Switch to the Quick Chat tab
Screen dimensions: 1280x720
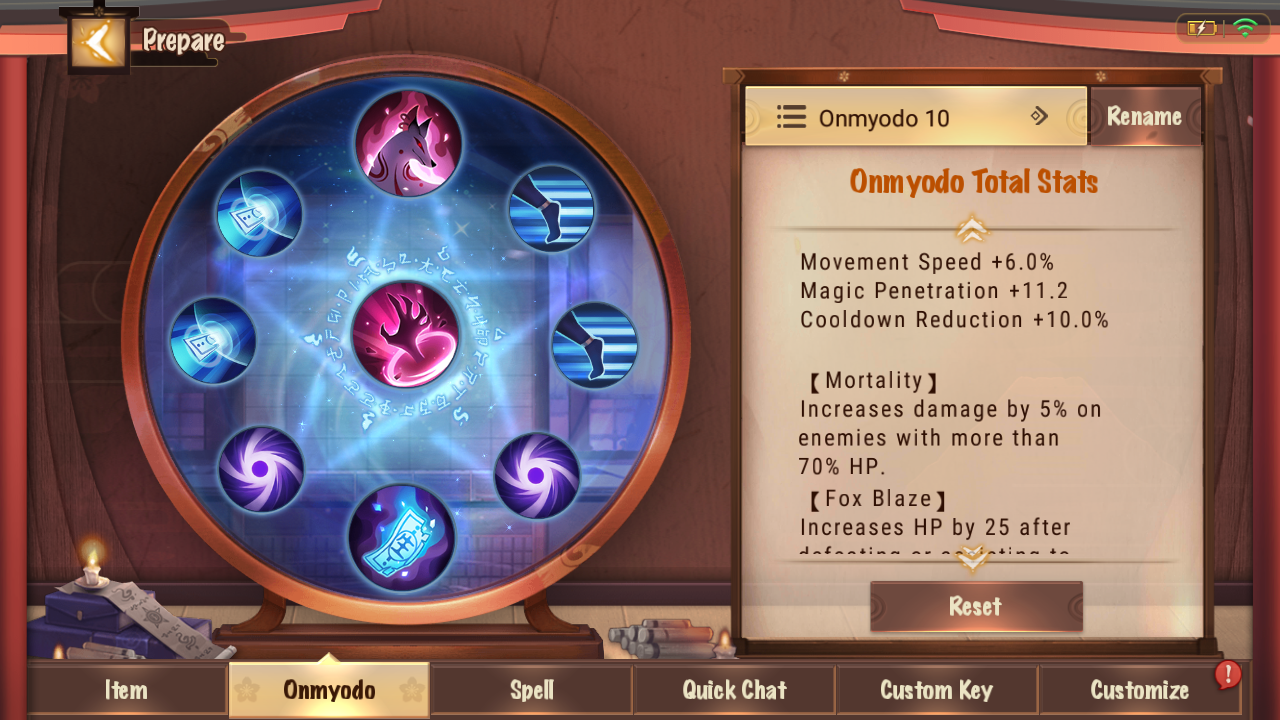tap(734, 690)
